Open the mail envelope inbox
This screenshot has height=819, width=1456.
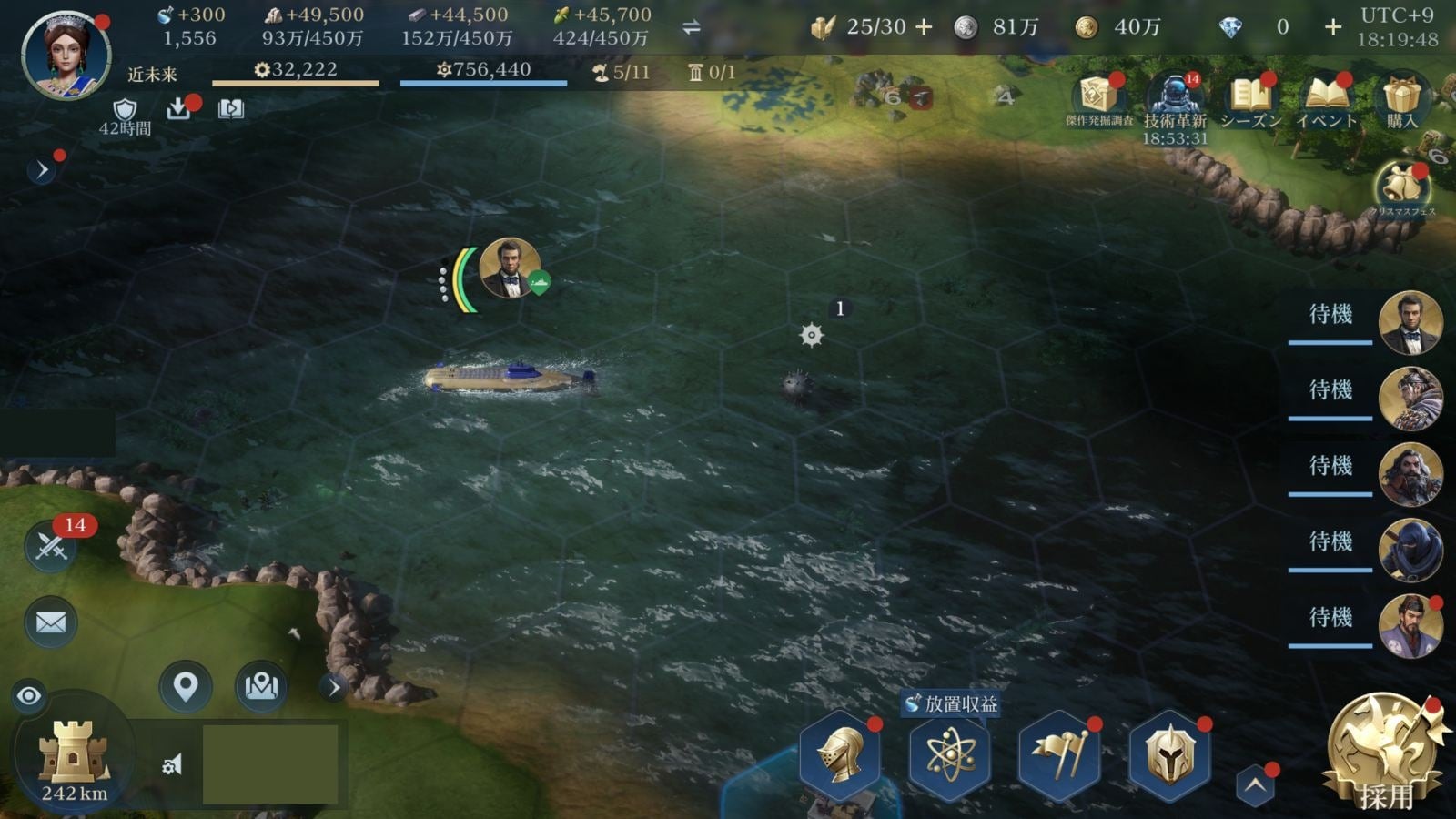51,622
